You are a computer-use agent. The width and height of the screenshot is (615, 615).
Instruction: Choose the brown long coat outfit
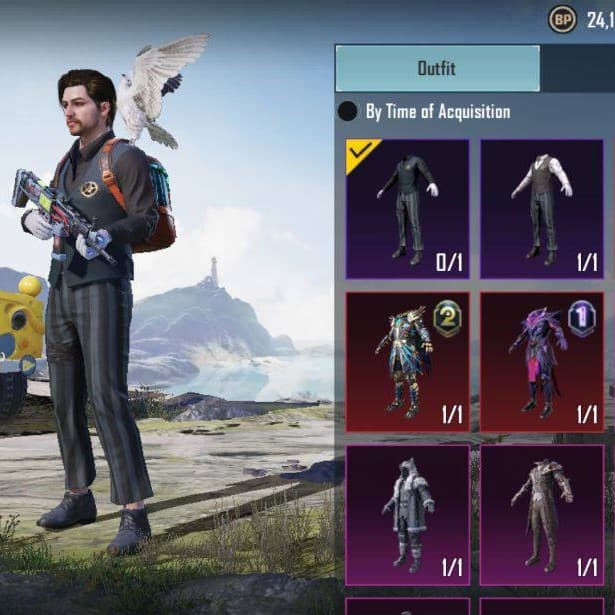point(542,515)
